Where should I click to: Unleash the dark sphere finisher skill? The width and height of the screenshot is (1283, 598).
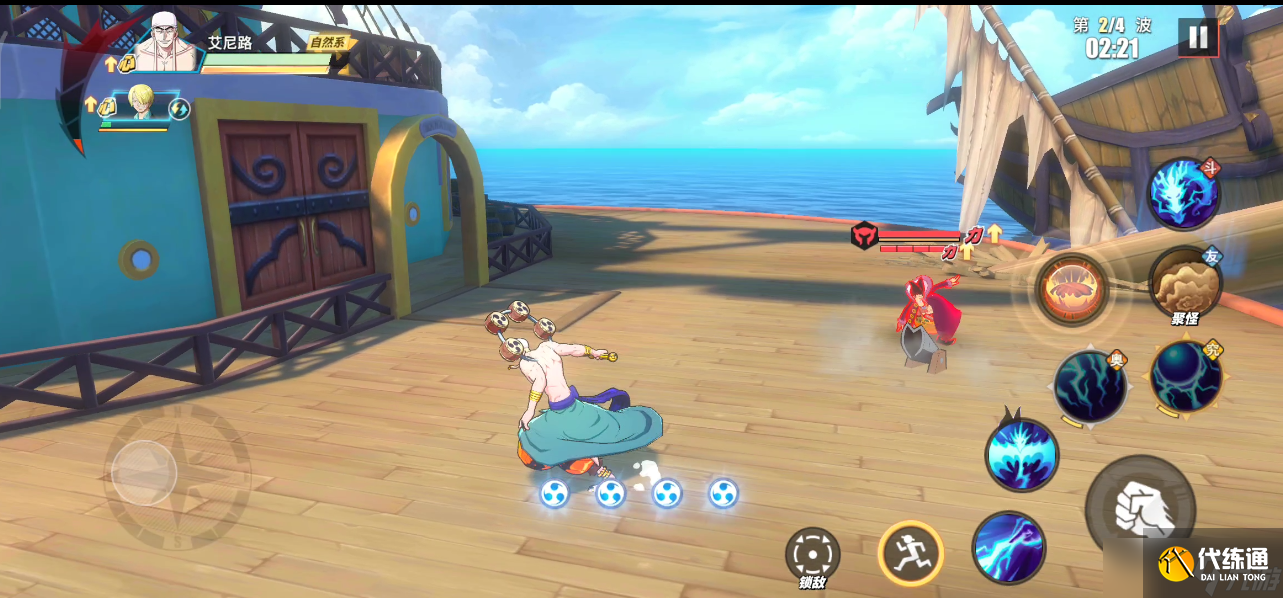click(1185, 377)
